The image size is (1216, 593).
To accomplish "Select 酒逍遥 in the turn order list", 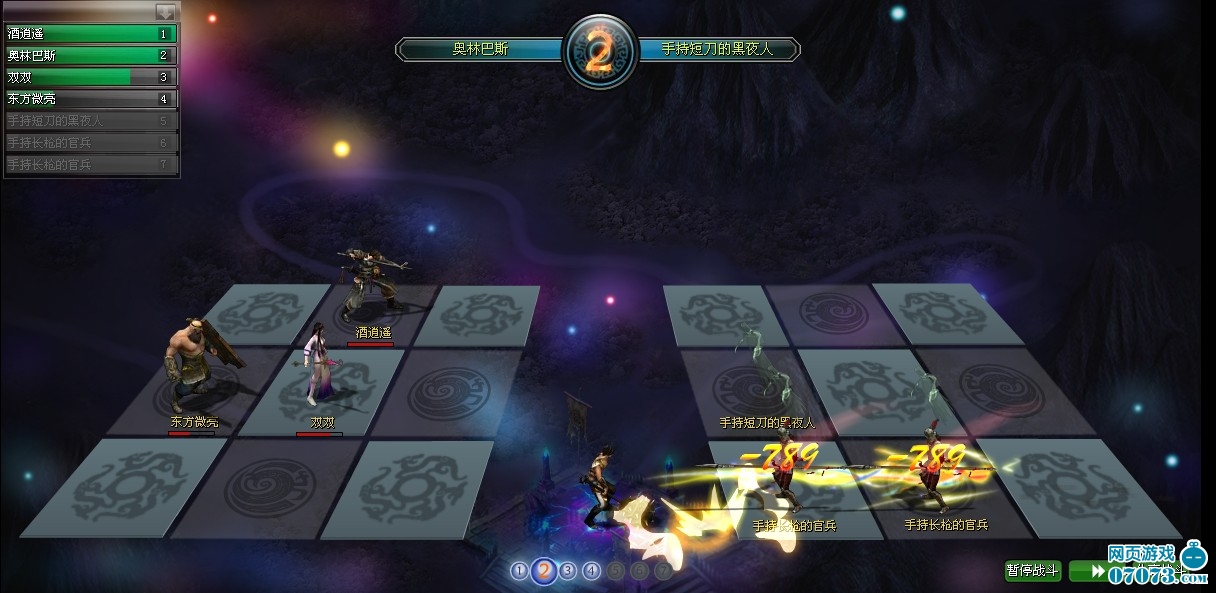I will 91,34.
